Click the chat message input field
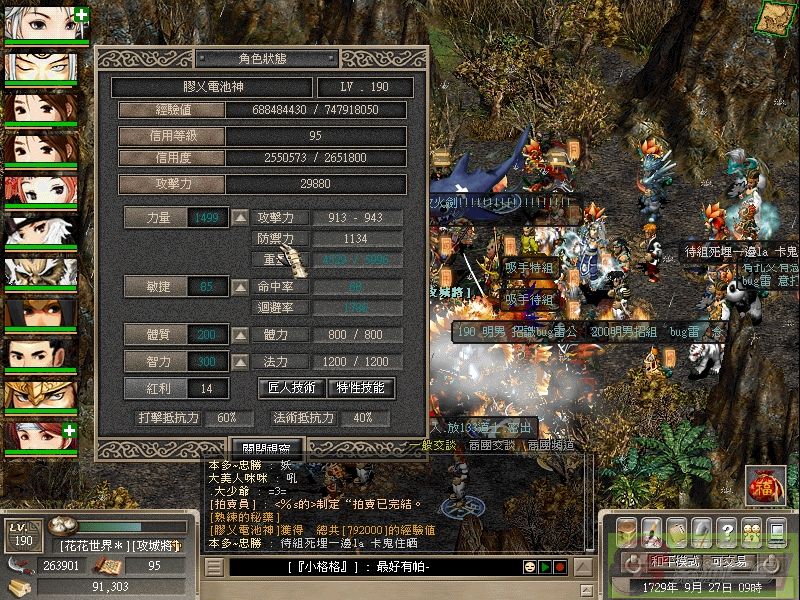 point(370,568)
